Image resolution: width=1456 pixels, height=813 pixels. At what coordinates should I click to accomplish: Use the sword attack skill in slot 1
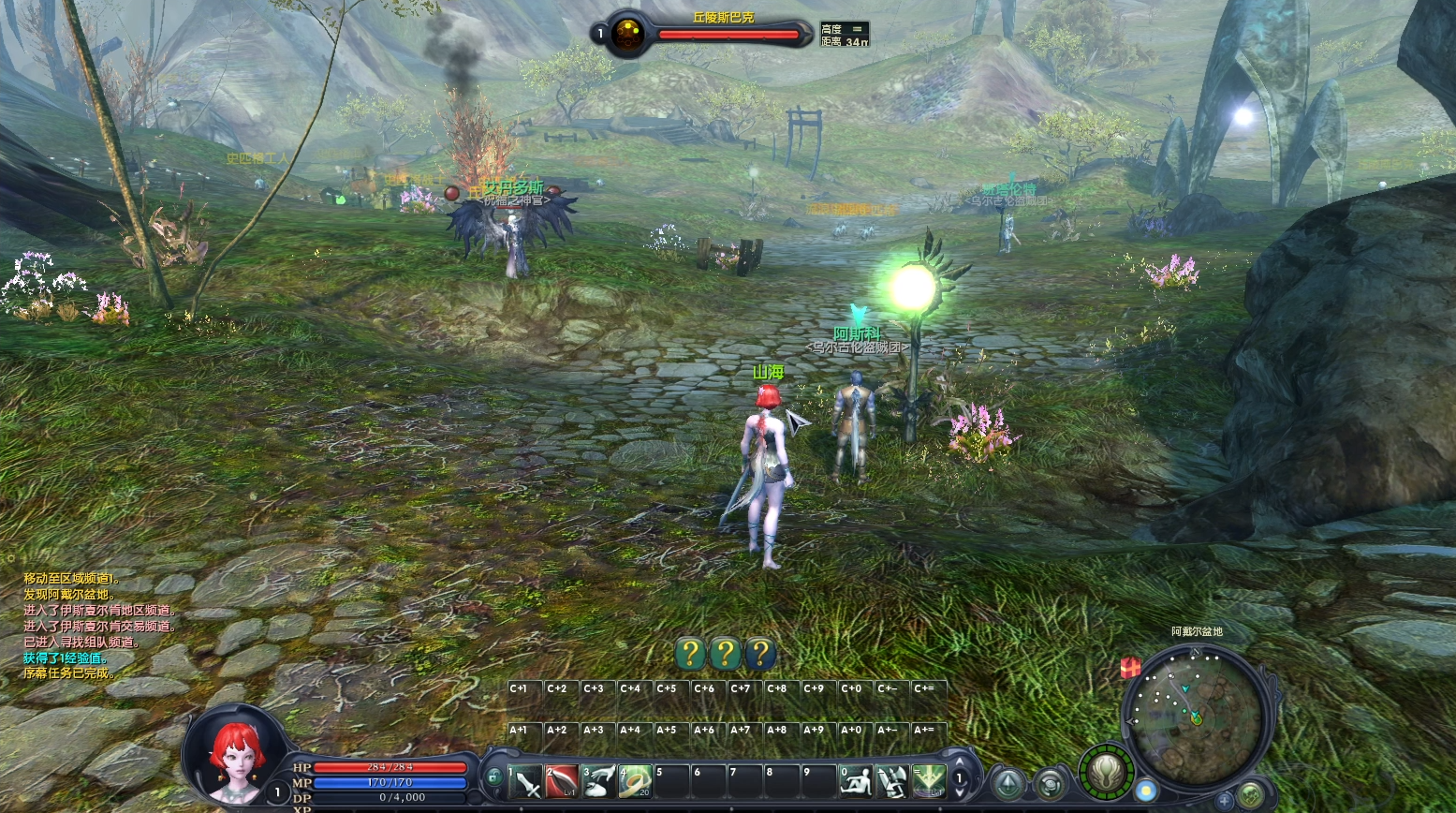[525, 781]
